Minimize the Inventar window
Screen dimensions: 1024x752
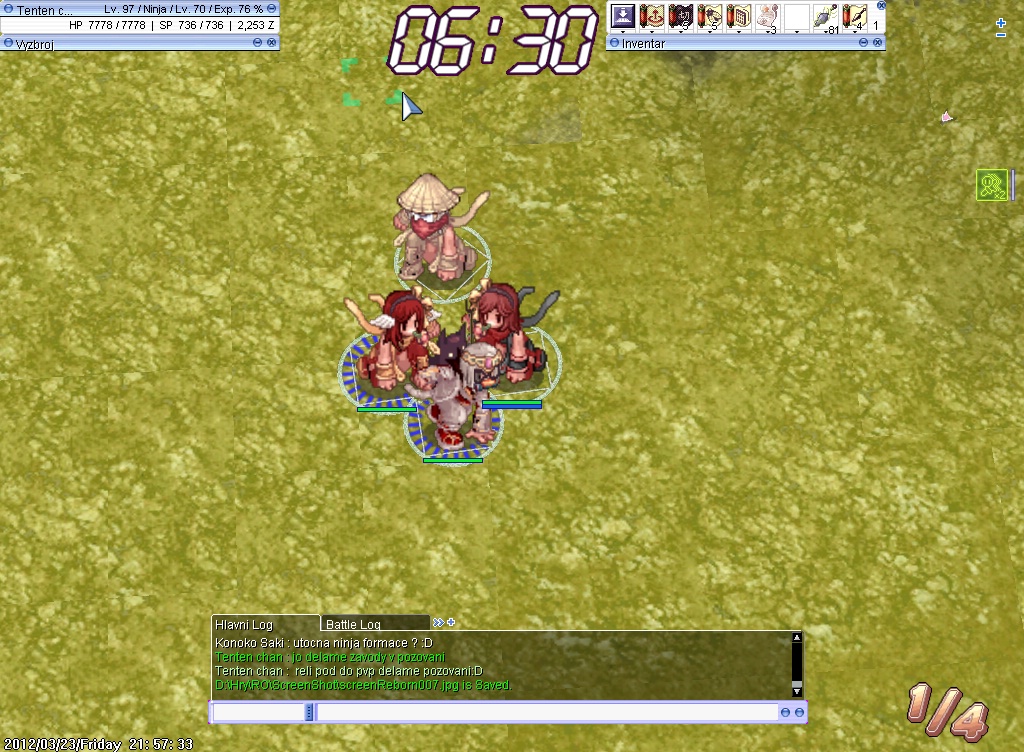pos(863,43)
